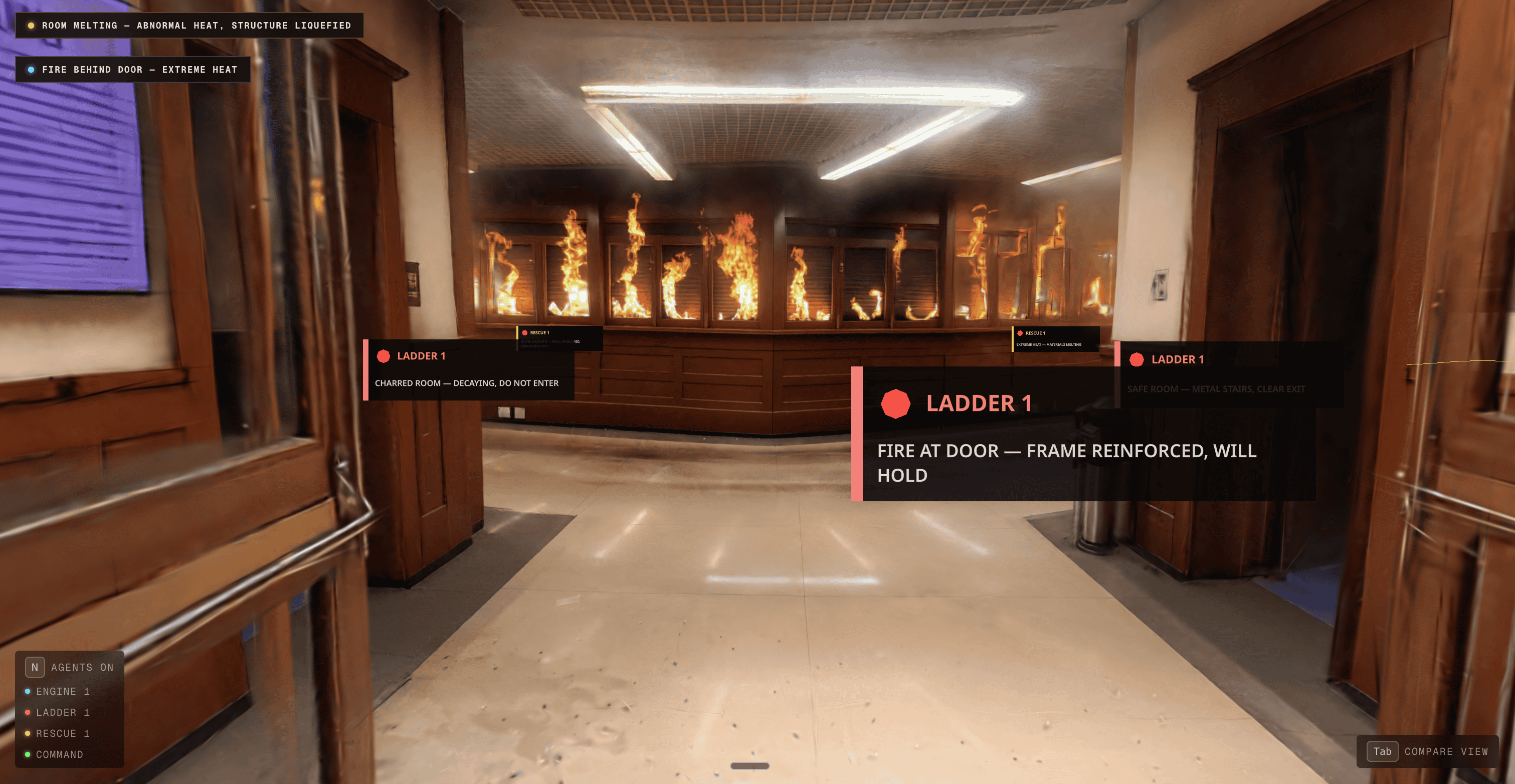Toggle the Agents On control
1515x784 pixels.
pyautogui.click(x=70, y=667)
